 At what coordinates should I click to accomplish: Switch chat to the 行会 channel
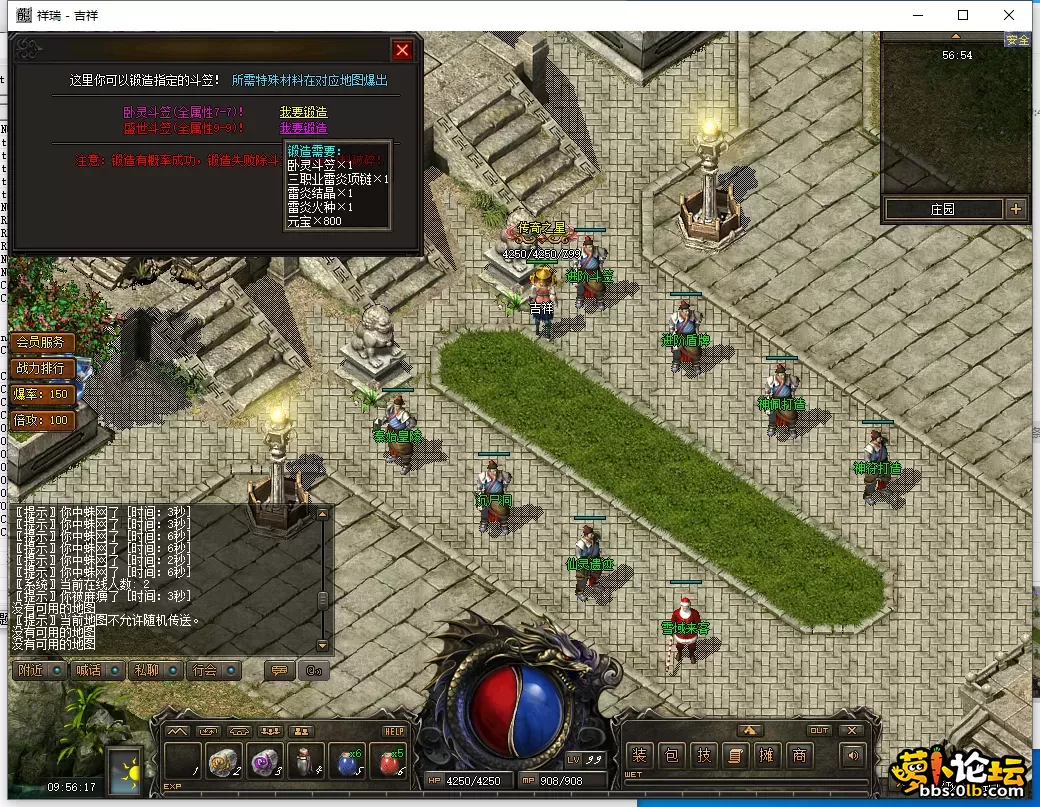[213, 670]
